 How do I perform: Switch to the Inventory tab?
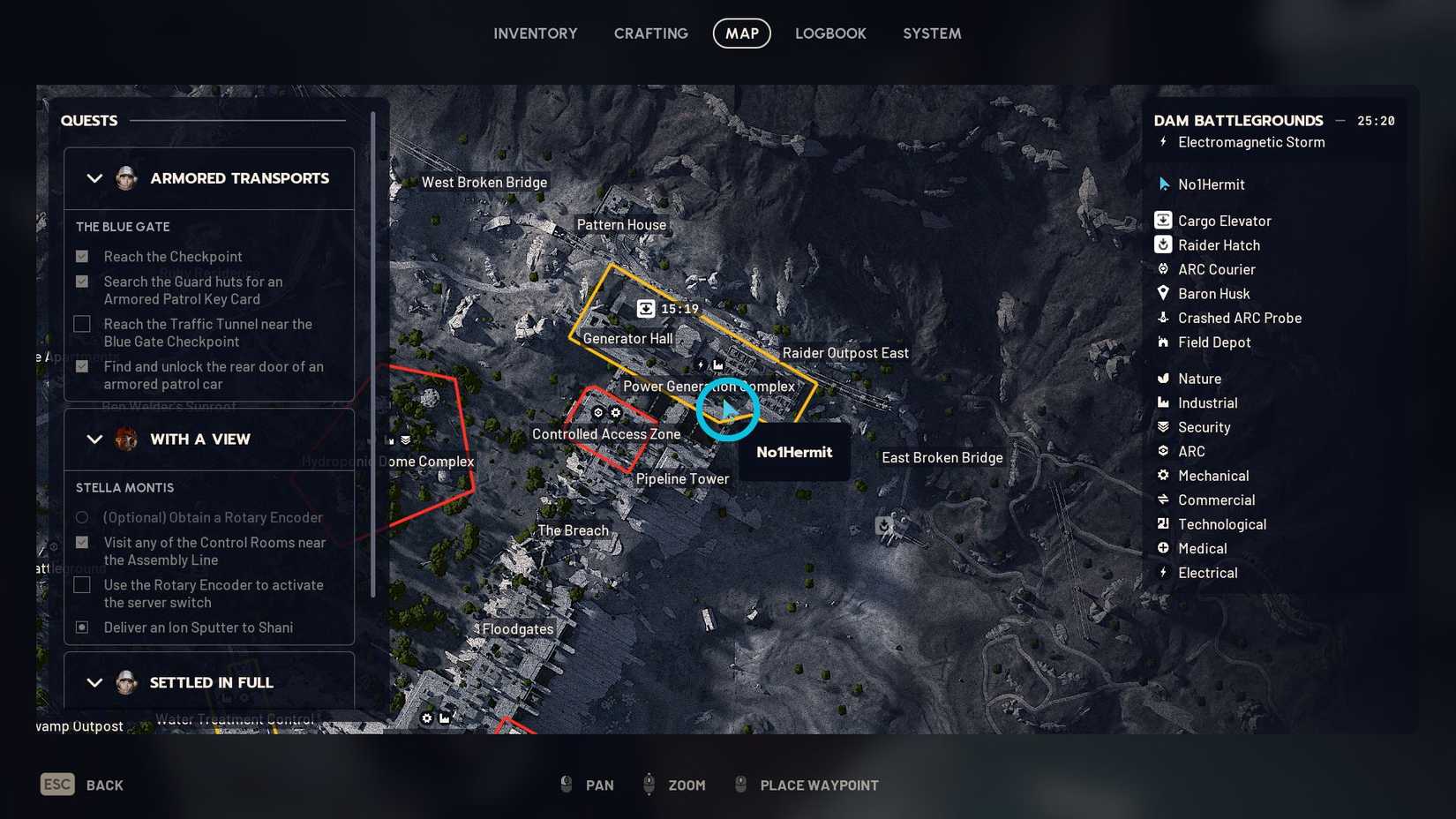tap(535, 34)
